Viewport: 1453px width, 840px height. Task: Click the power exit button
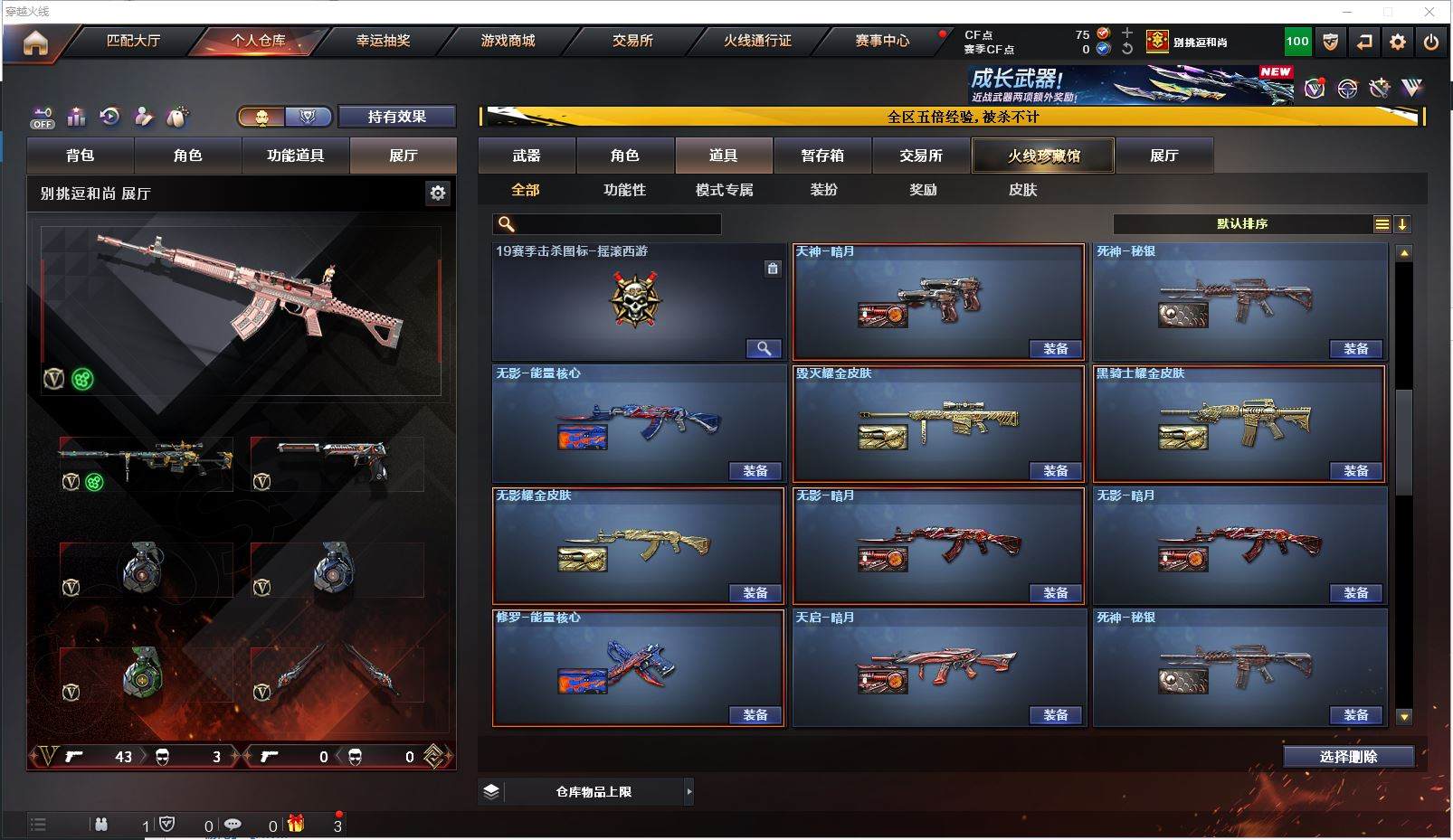1431,42
